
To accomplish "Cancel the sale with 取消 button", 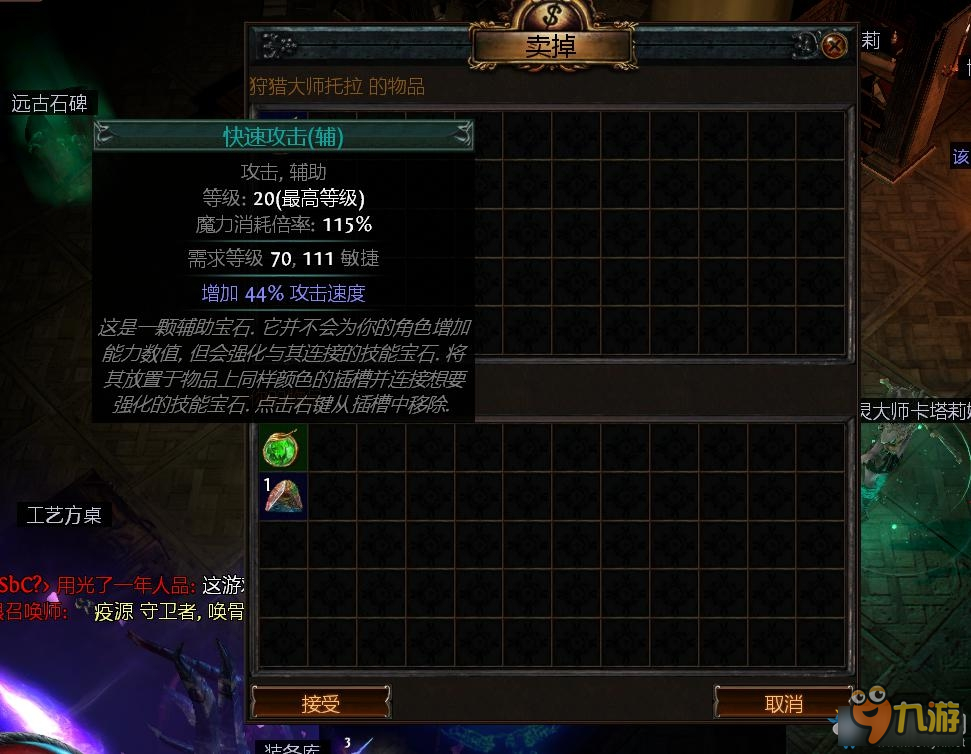I will pos(783,703).
